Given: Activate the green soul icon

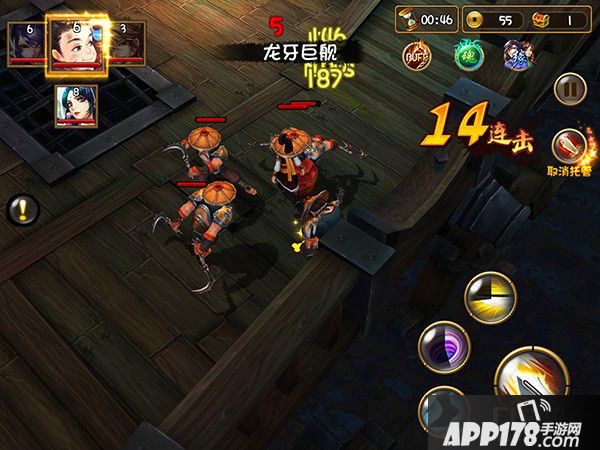Looking at the screenshot, I should pos(468,54).
